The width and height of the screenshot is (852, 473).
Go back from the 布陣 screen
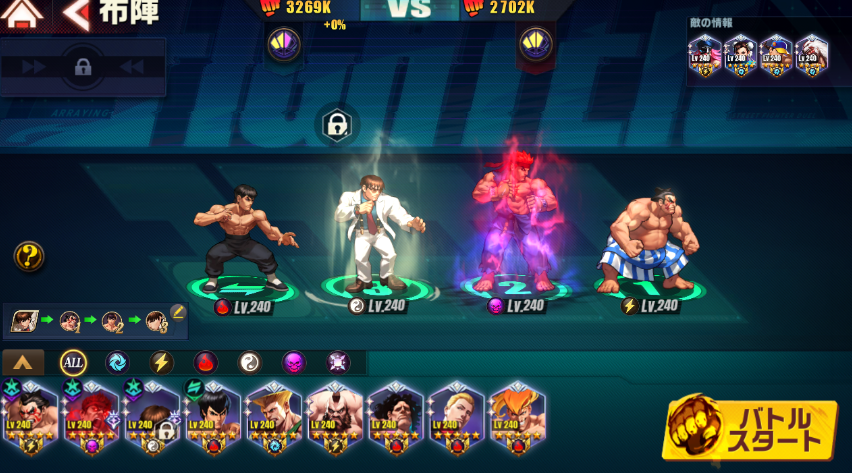(x=76, y=14)
